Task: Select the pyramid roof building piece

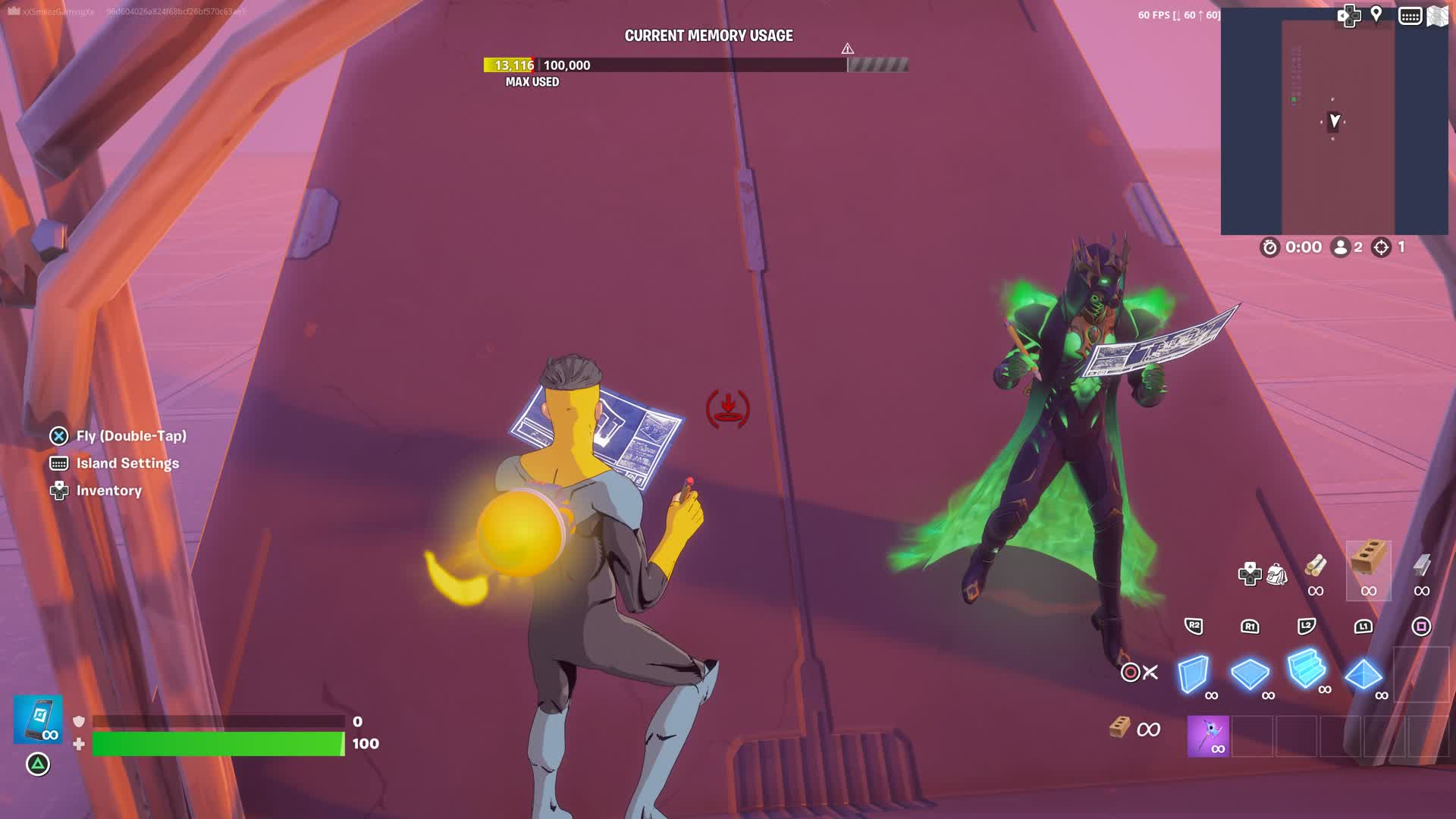Action: pyautogui.click(x=1363, y=674)
